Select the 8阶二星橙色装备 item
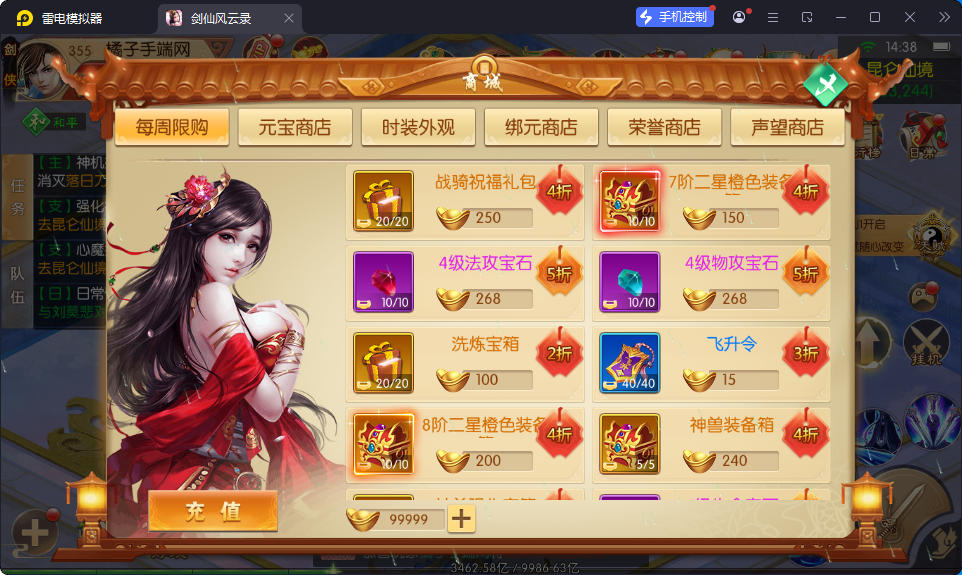962x575 pixels. (383, 444)
